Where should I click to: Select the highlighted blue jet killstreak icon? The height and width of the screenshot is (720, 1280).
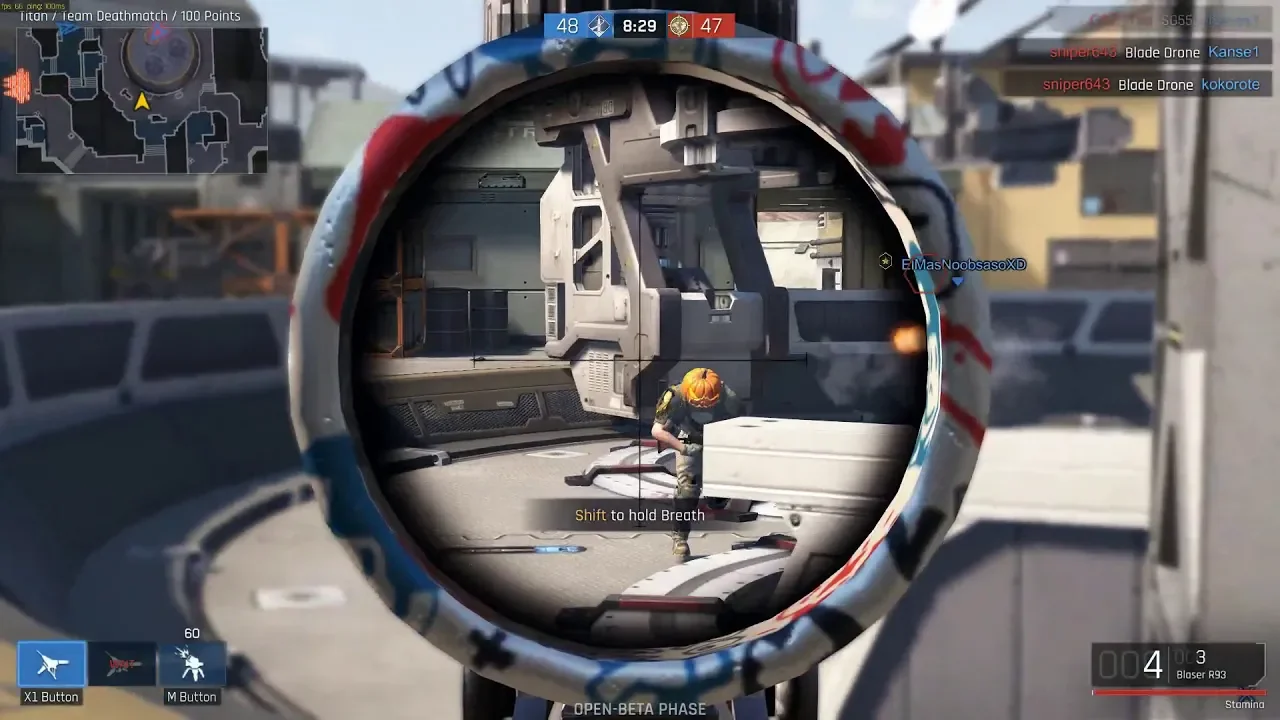[52, 664]
